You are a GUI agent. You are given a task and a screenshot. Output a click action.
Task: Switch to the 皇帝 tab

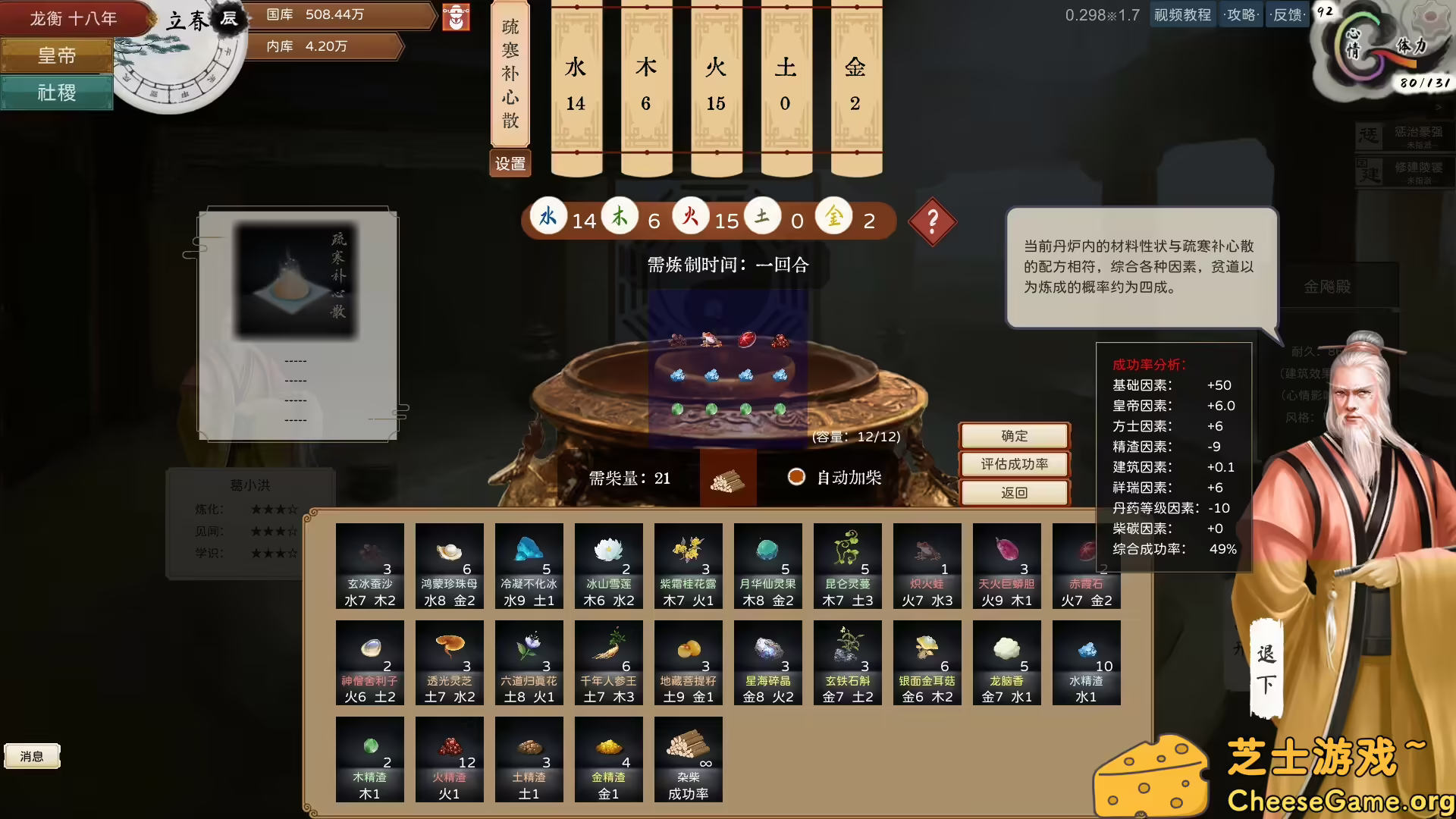coord(57,56)
